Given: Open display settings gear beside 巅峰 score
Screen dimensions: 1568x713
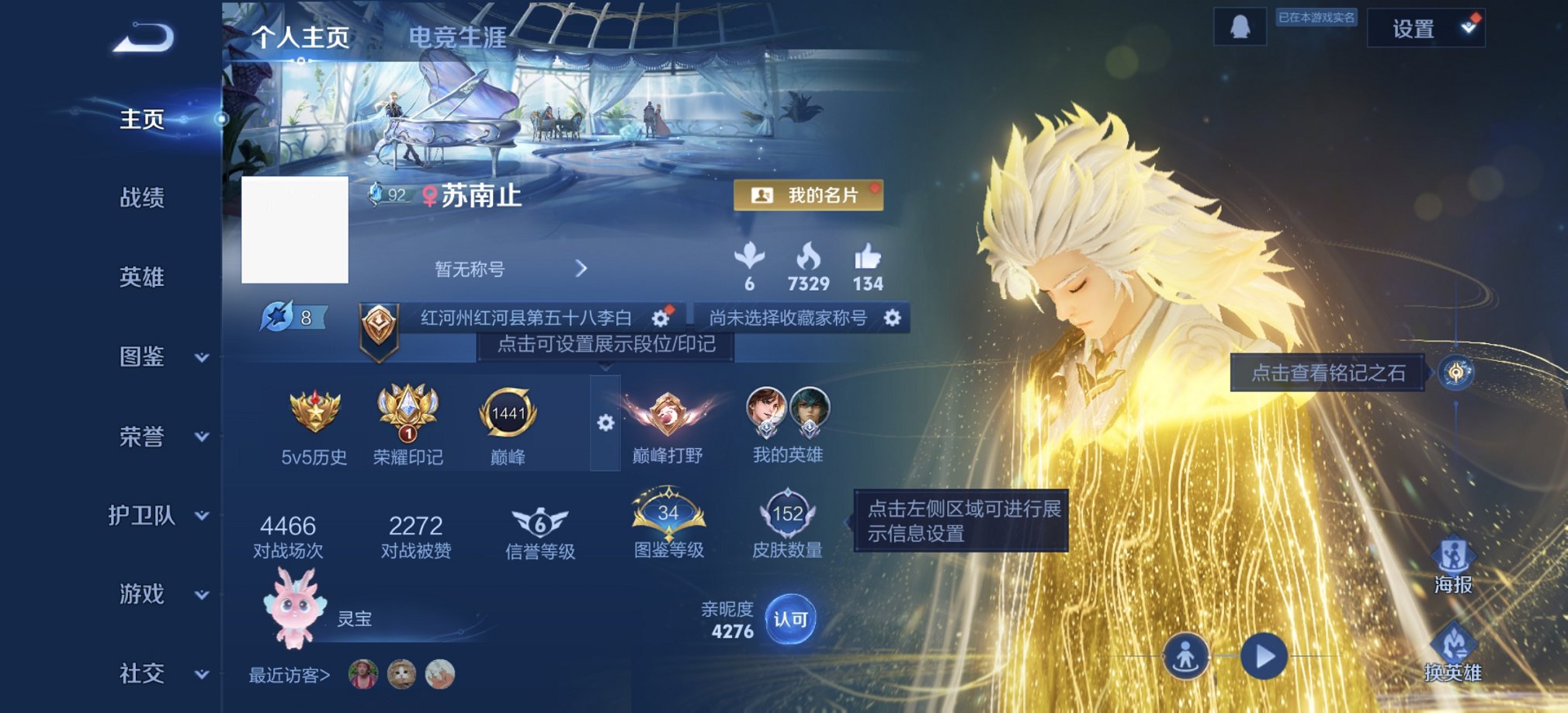Looking at the screenshot, I should pyautogui.click(x=605, y=423).
